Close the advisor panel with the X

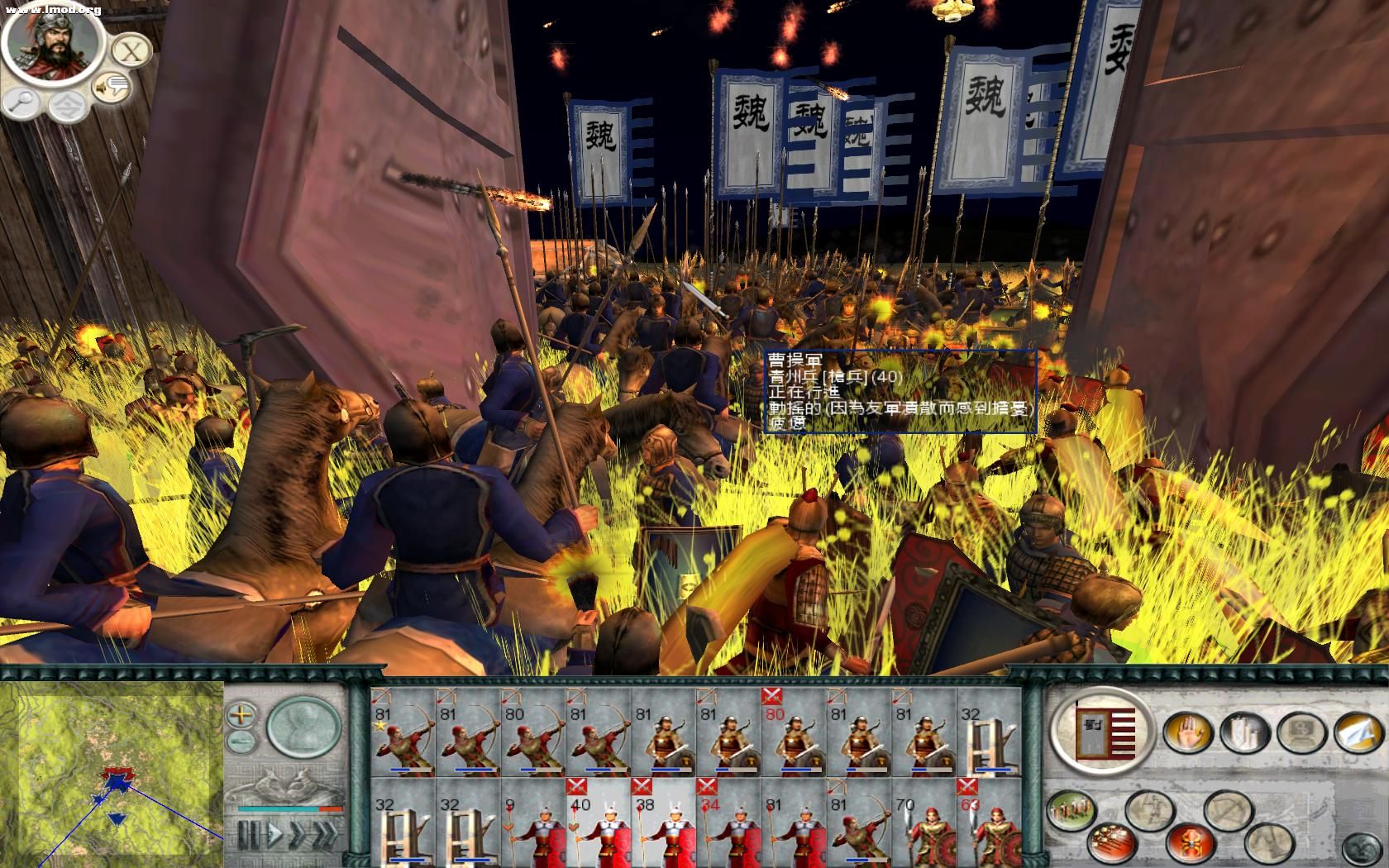[130, 51]
